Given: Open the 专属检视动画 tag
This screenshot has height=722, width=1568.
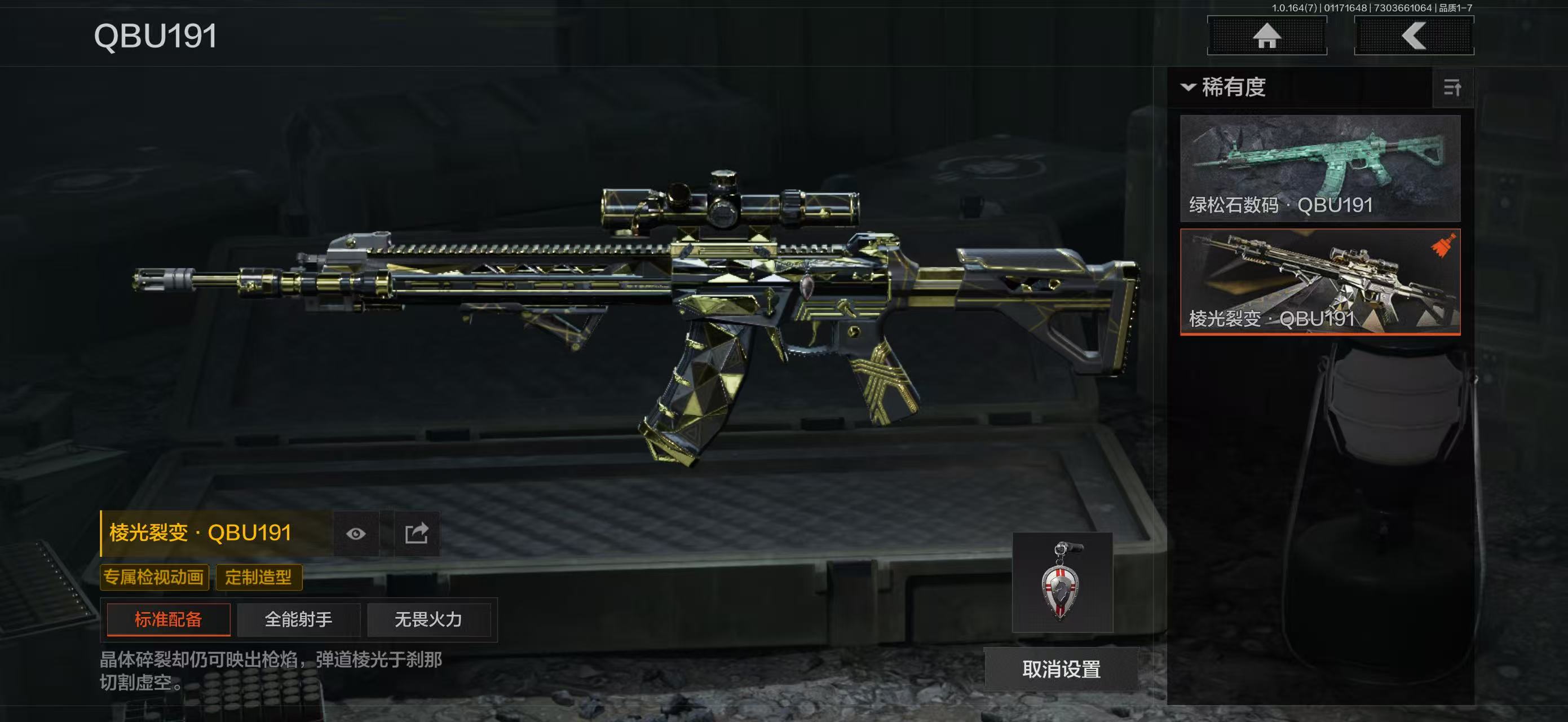Looking at the screenshot, I should pyautogui.click(x=154, y=577).
